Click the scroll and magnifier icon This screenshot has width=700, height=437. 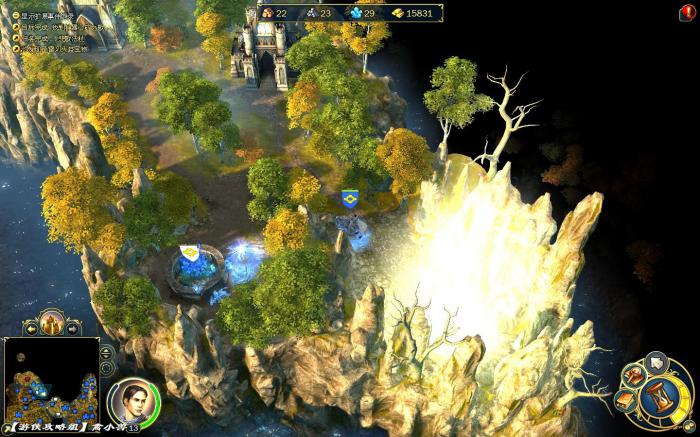tap(632, 377)
